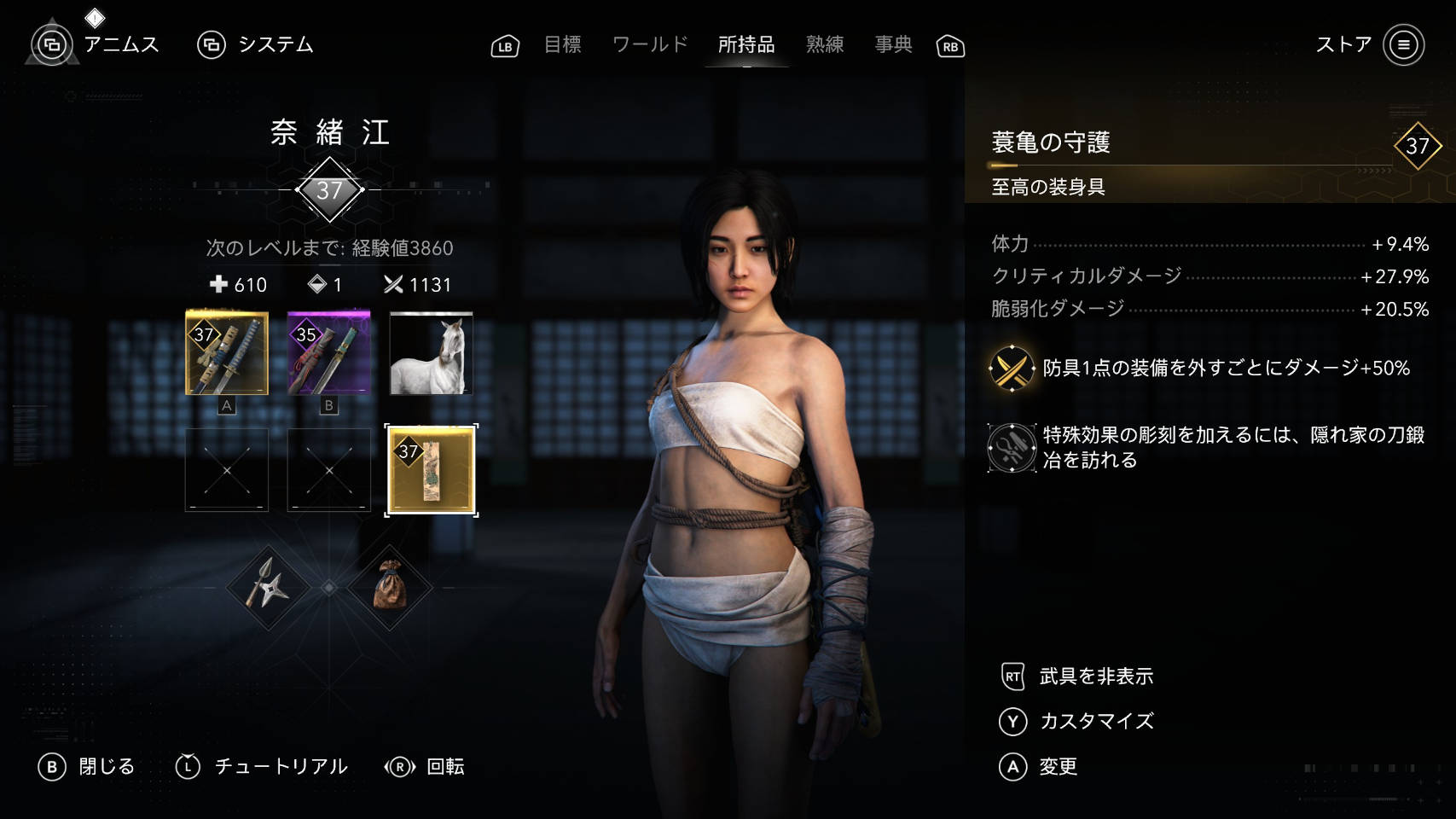Open the ワールド tab
1456x819 pixels.
tap(650, 44)
